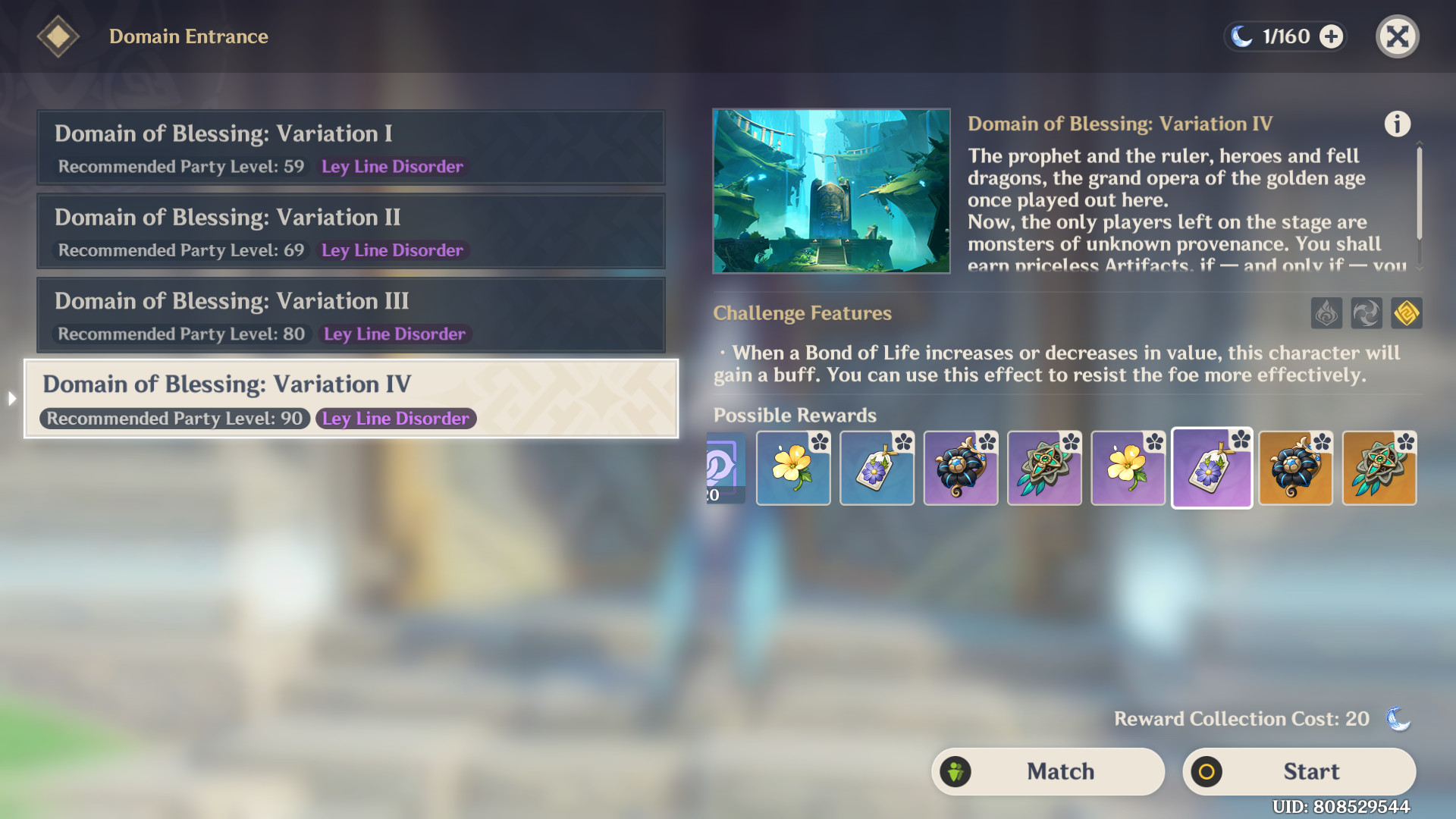Open the domain info icon
This screenshot has width=1456, height=819.
point(1397,124)
